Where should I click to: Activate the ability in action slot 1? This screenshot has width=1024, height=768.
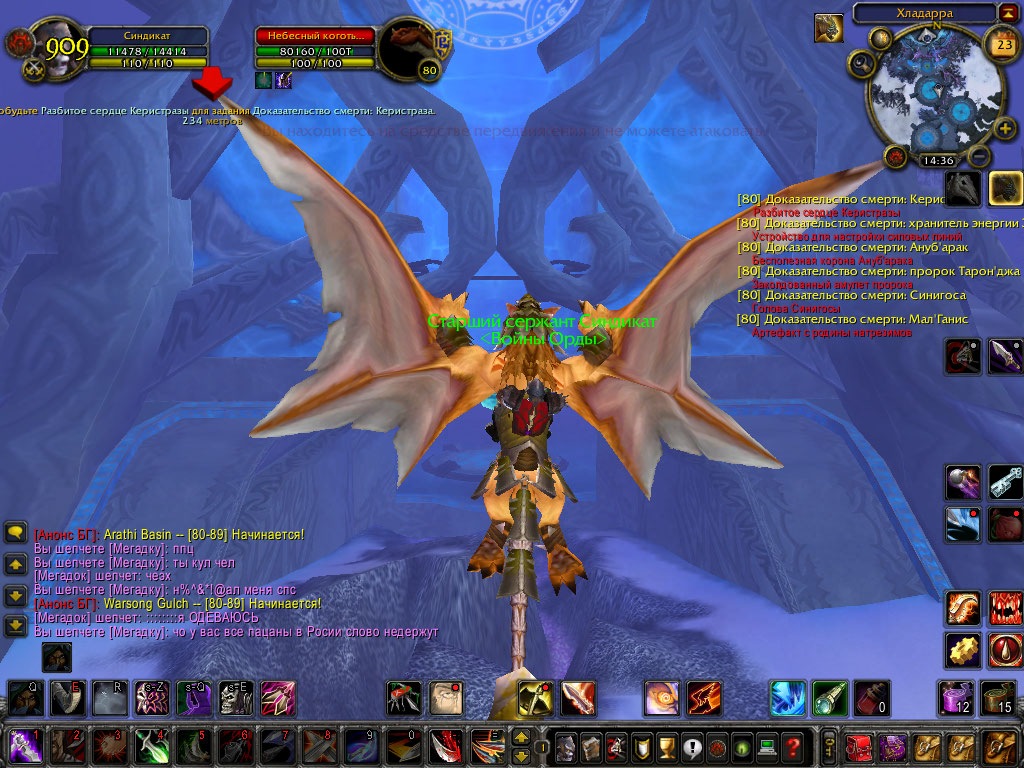tap(24, 746)
